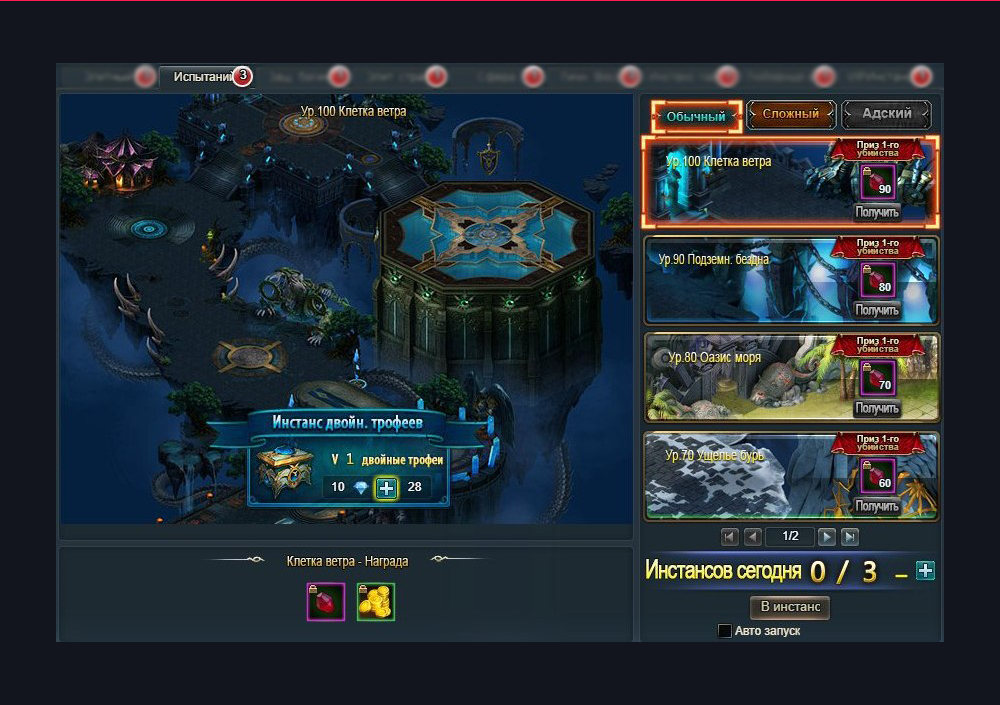Select the Ур.90 Подземн. бездна instance
The height and width of the screenshot is (705, 1000).
pyautogui.click(x=740, y=282)
